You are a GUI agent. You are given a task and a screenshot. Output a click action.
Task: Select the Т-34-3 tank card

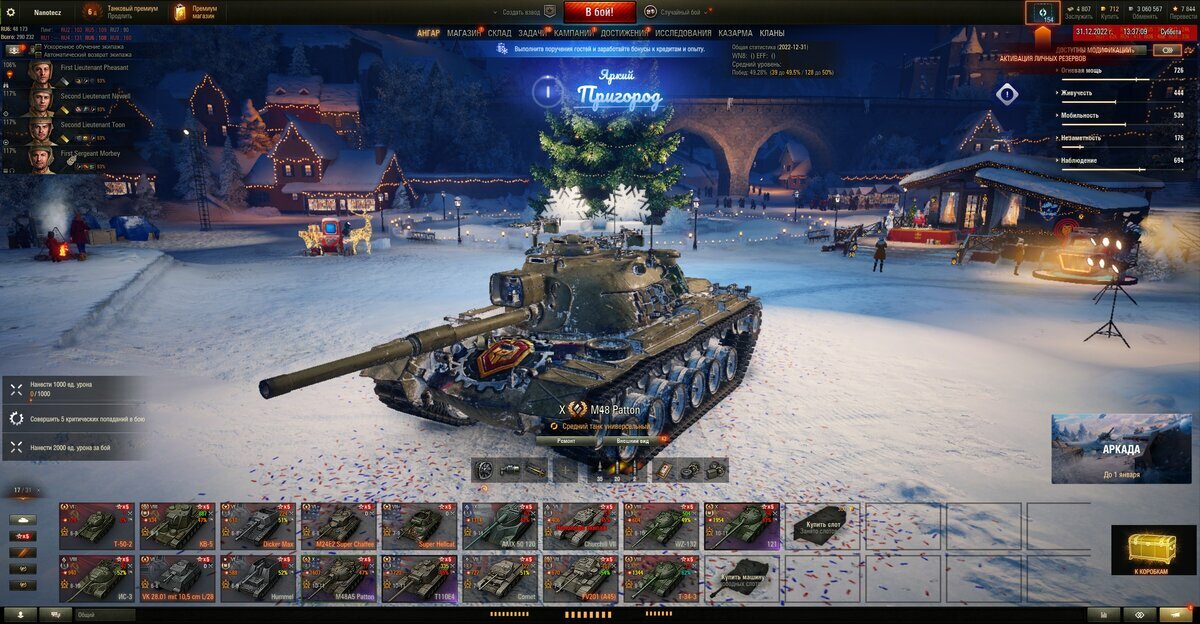(x=661, y=578)
